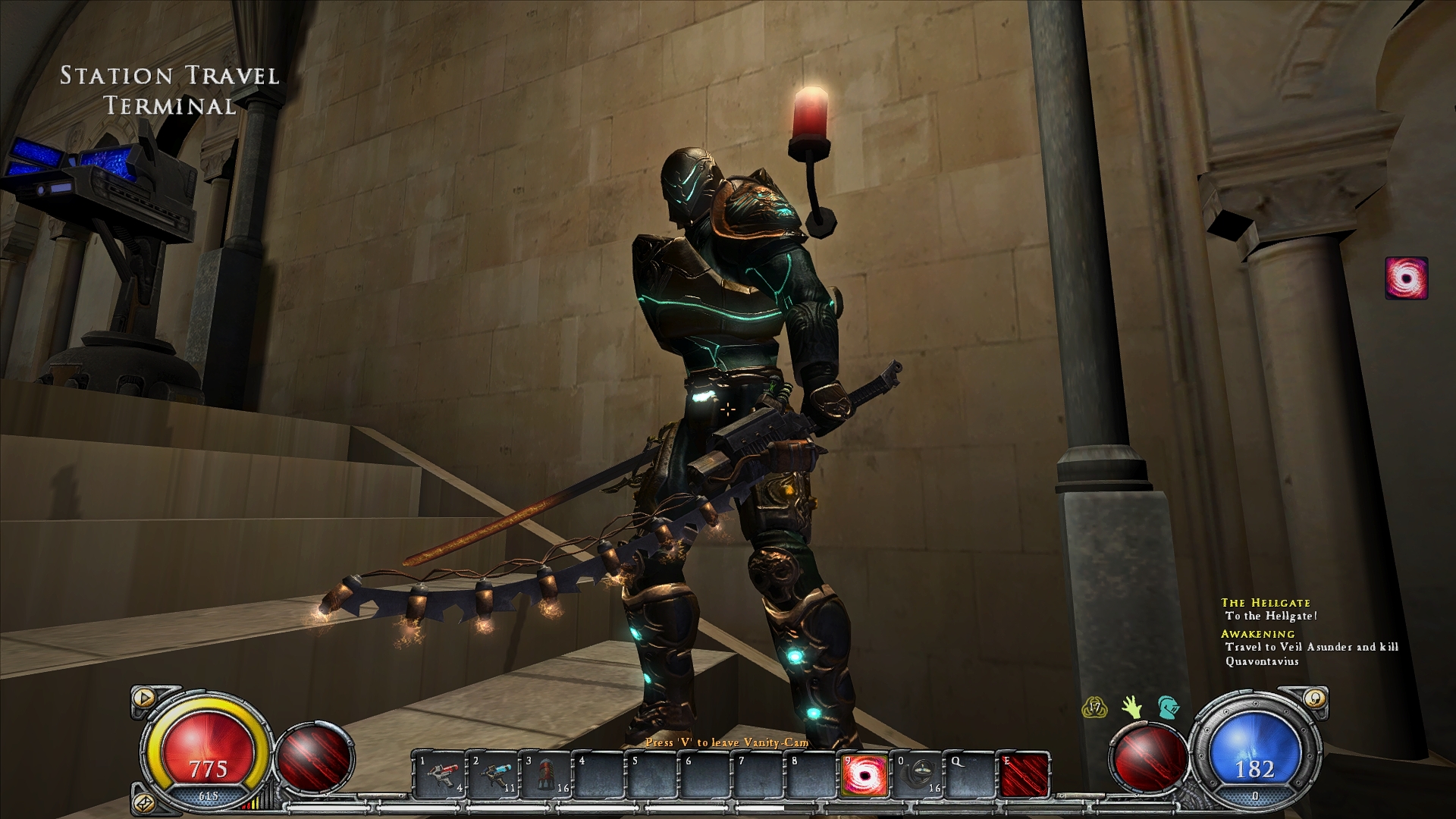Image resolution: width=1456 pixels, height=819 pixels.
Task: Click the gold skull button by mana orb
Action: click(x=1317, y=698)
